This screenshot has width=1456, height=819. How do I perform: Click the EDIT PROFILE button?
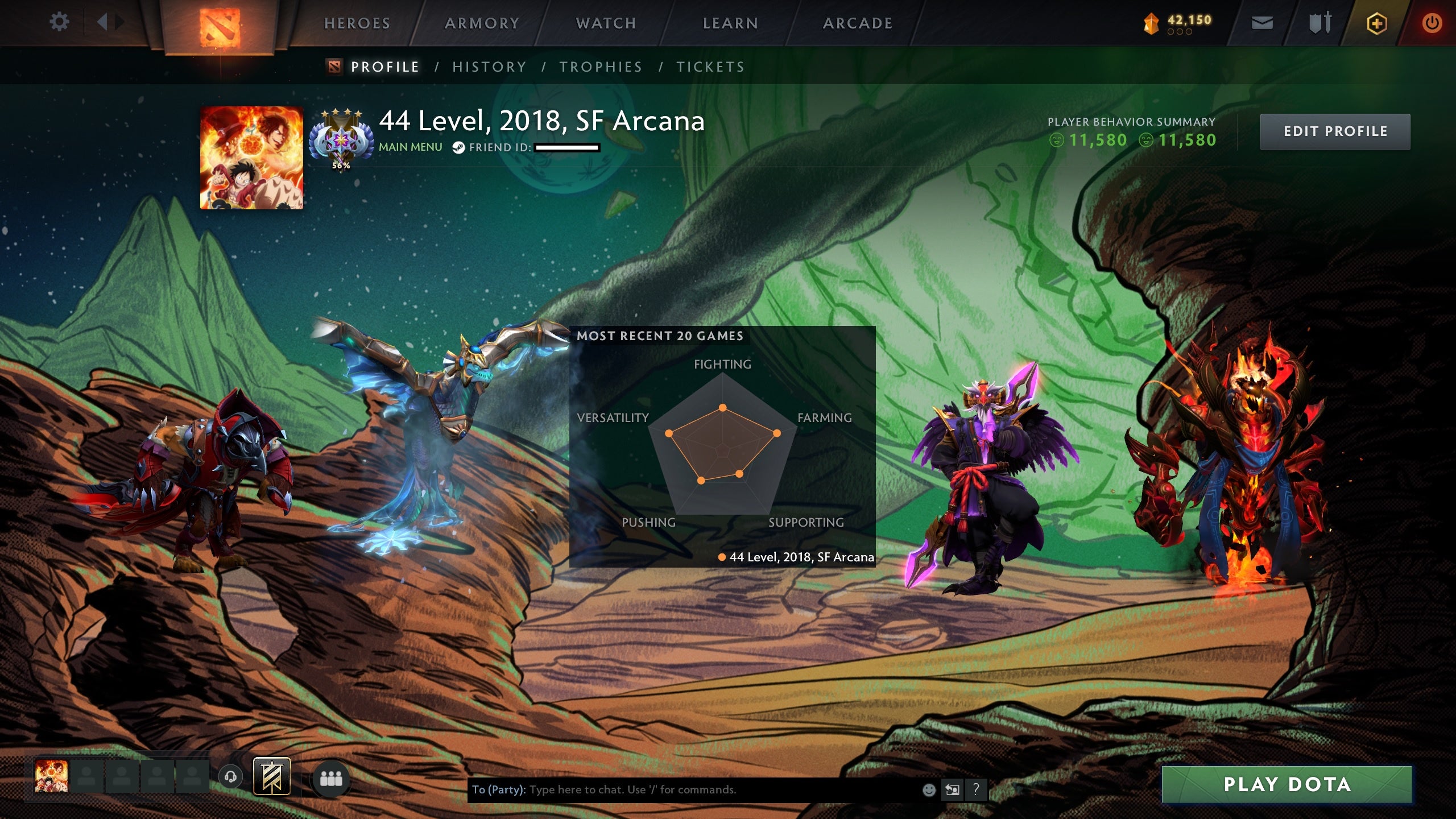pyautogui.click(x=1335, y=131)
